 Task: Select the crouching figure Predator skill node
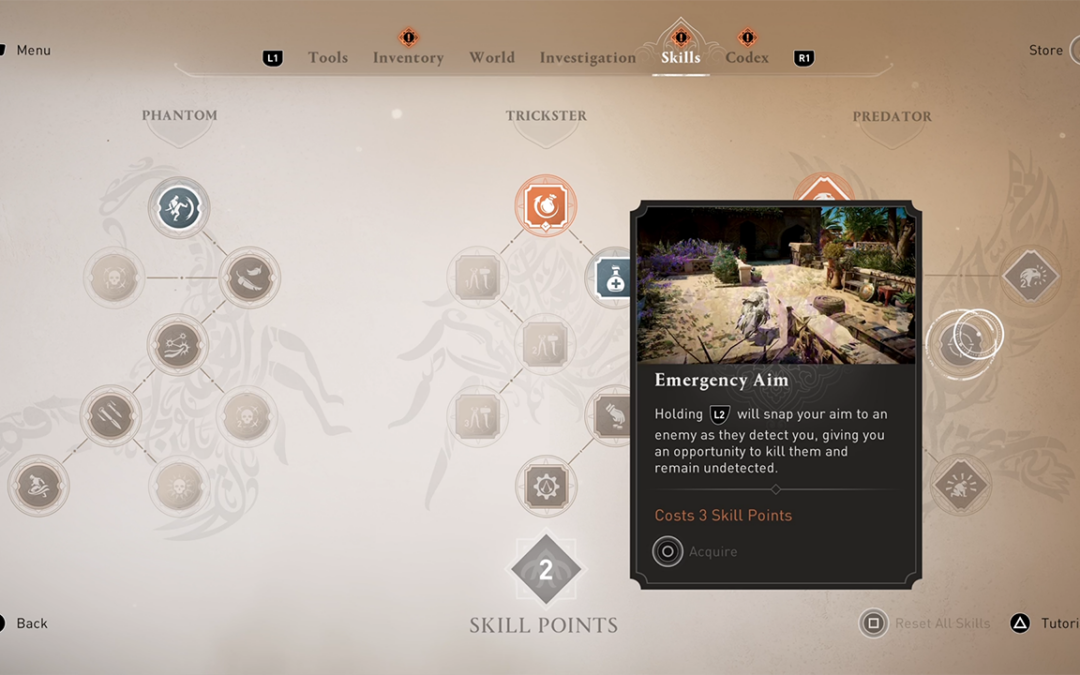pyautogui.click(x=960, y=485)
